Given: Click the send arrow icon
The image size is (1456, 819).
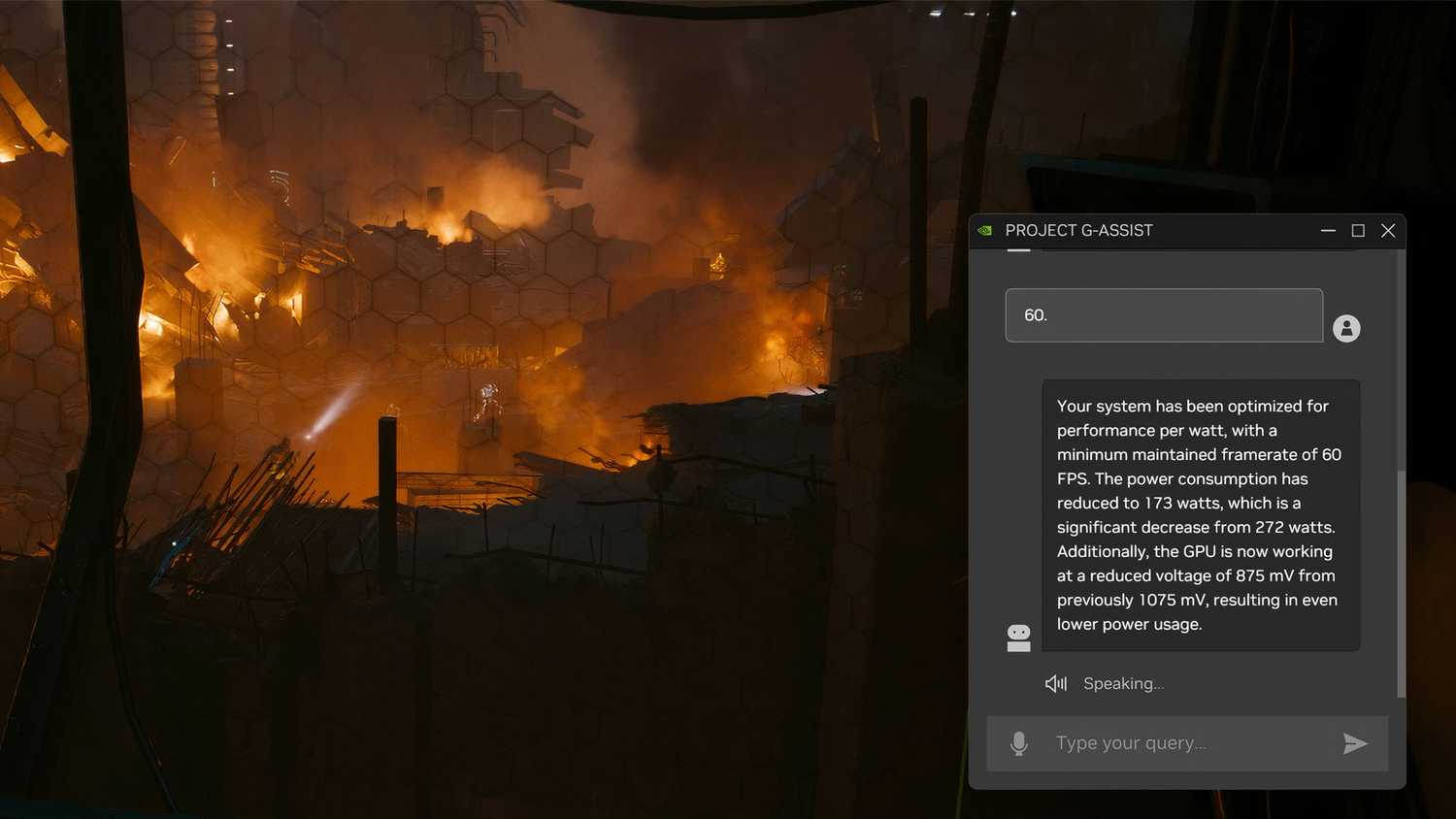Looking at the screenshot, I should point(1355,743).
